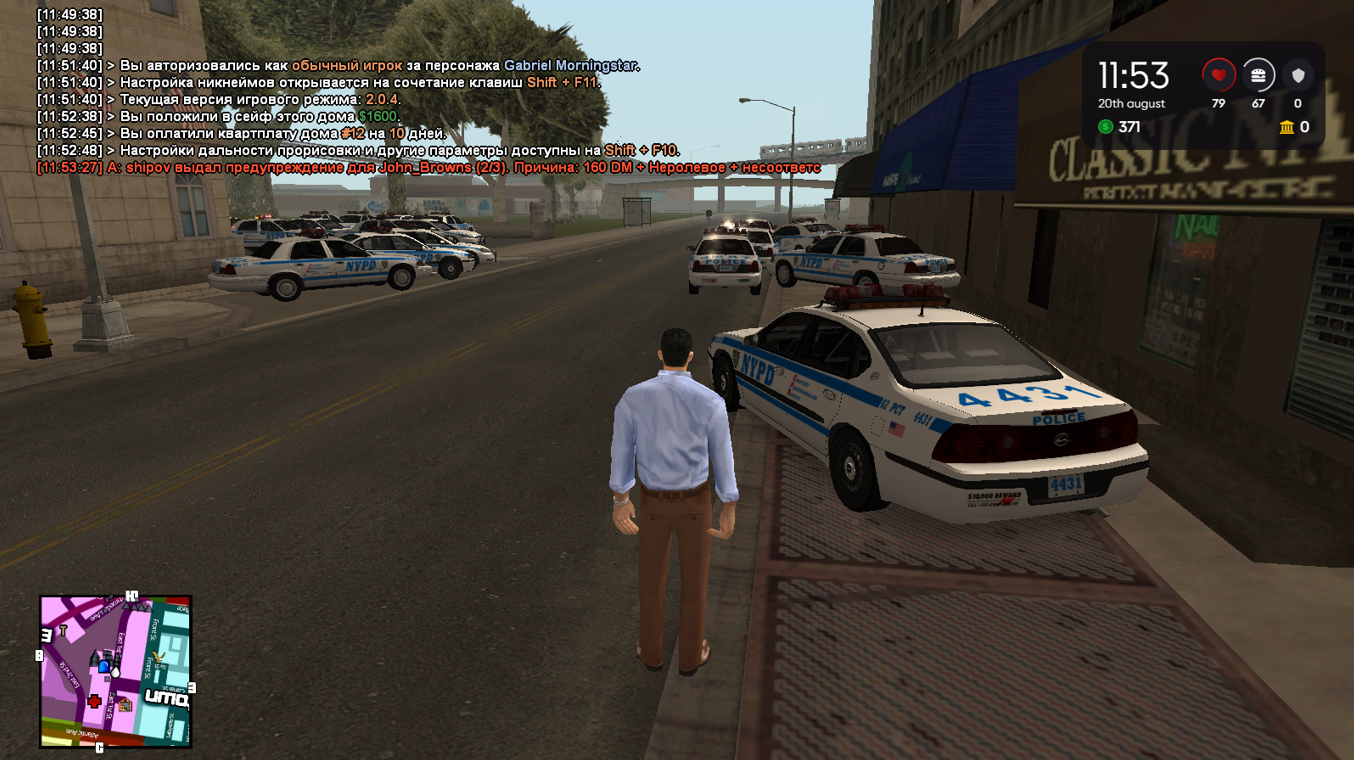
Task: Click the red admin warning chat message
Action: pyautogui.click(x=428, y=168)
